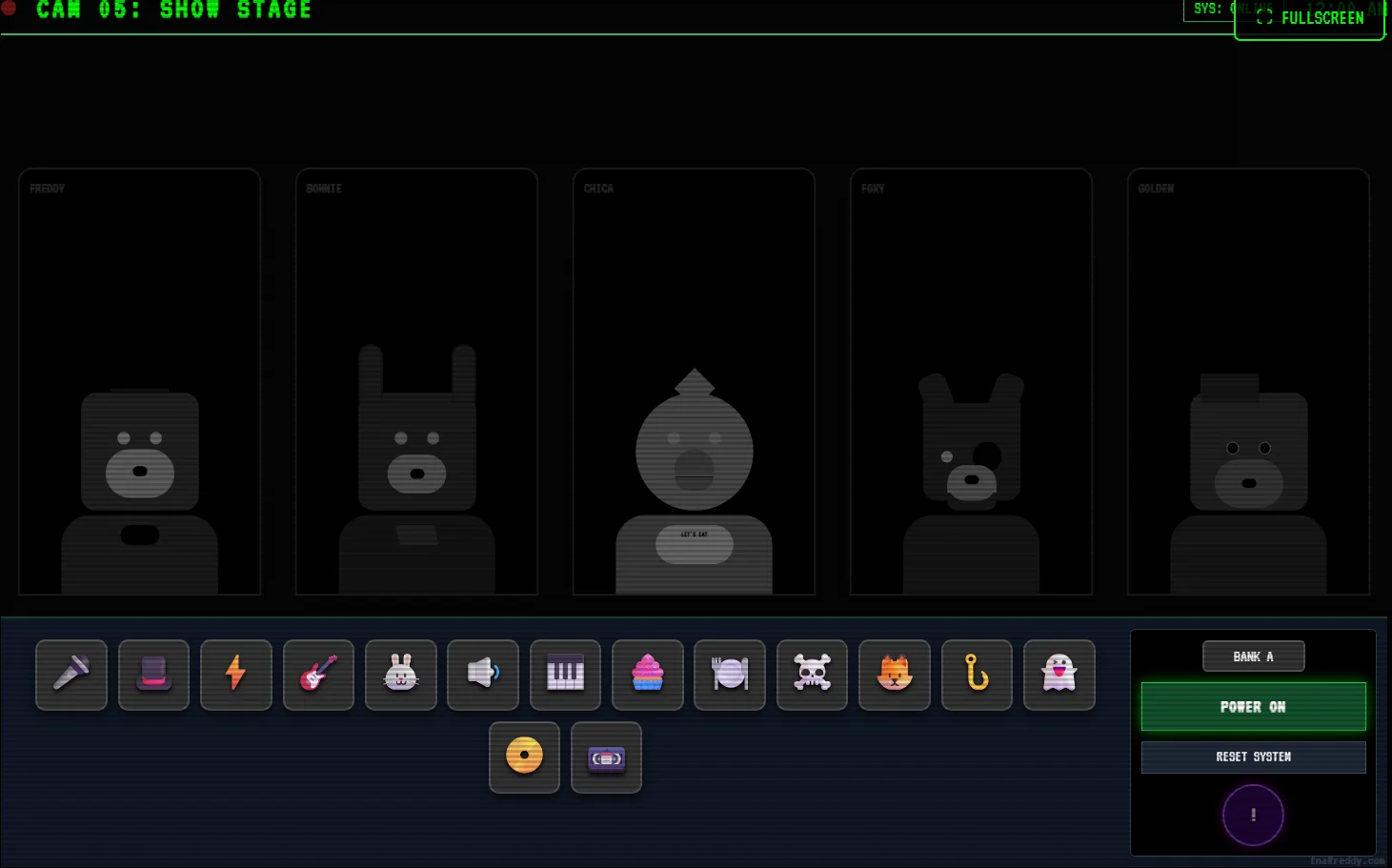1392x868 pixels.
Task: Select the VHS tape icon
Action: (x=606, y=757)
